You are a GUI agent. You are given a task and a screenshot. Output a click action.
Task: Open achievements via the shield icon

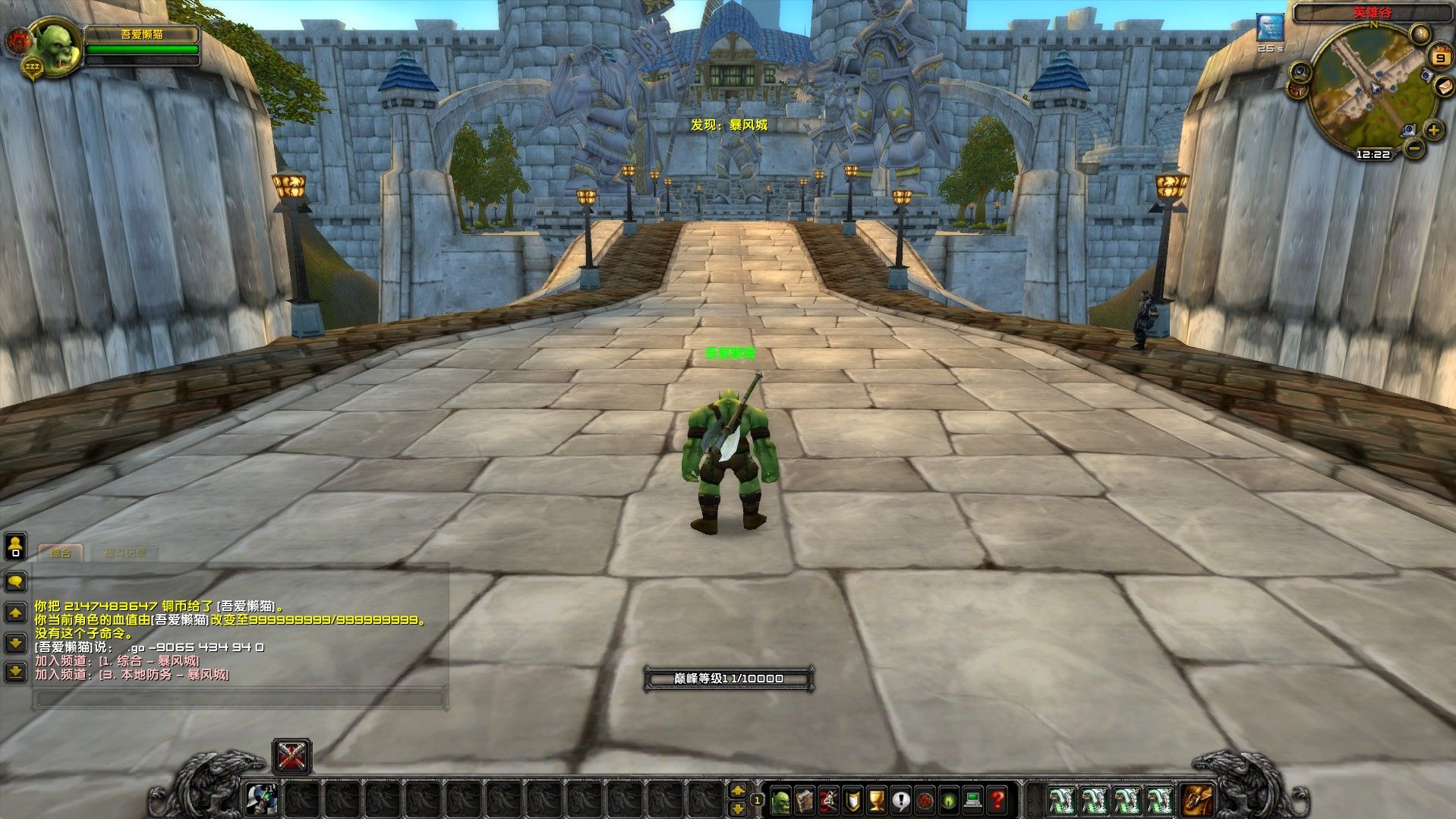[853, 799]
